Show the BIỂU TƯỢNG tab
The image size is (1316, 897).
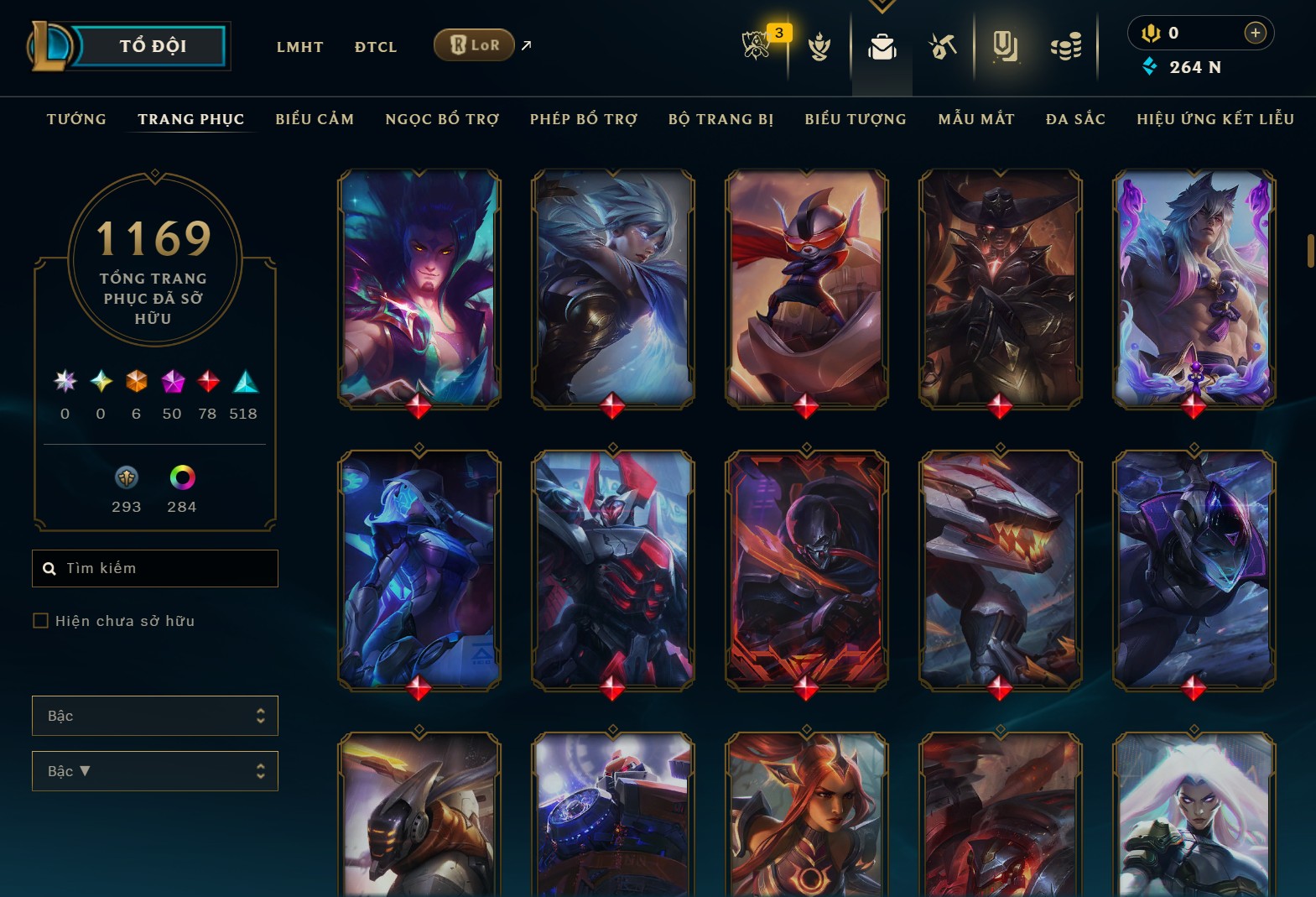[x=856, y=119]
